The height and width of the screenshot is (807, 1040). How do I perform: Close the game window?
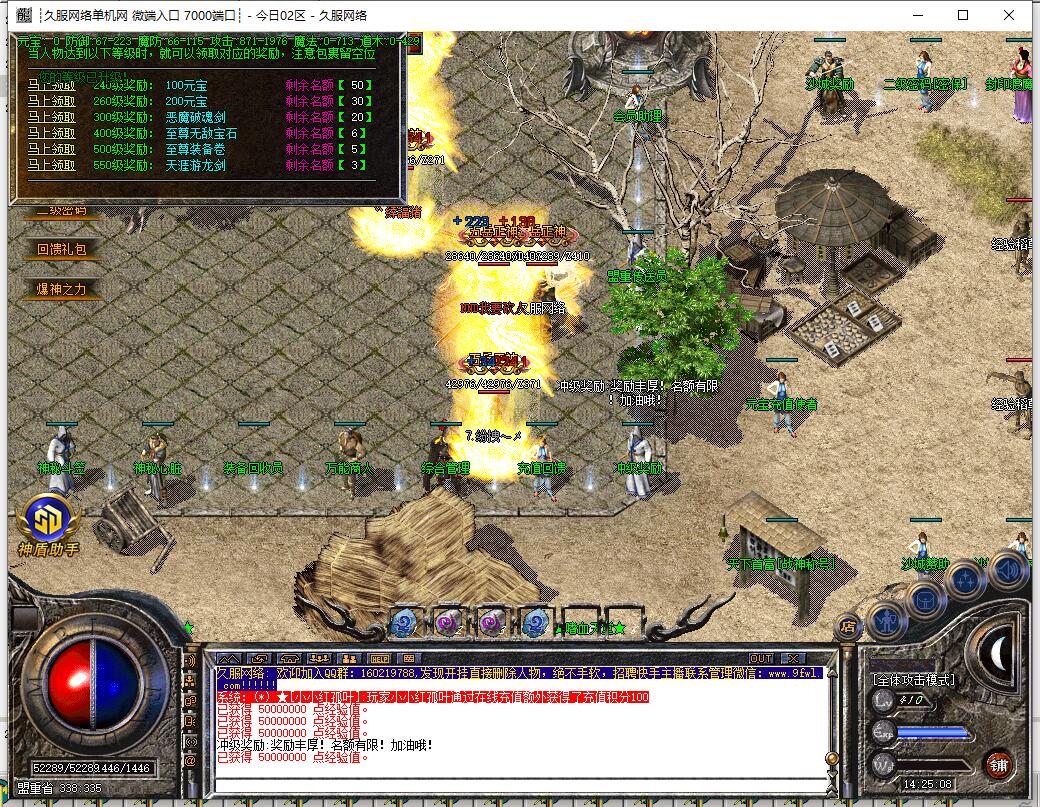click(x=1011, y=15)
